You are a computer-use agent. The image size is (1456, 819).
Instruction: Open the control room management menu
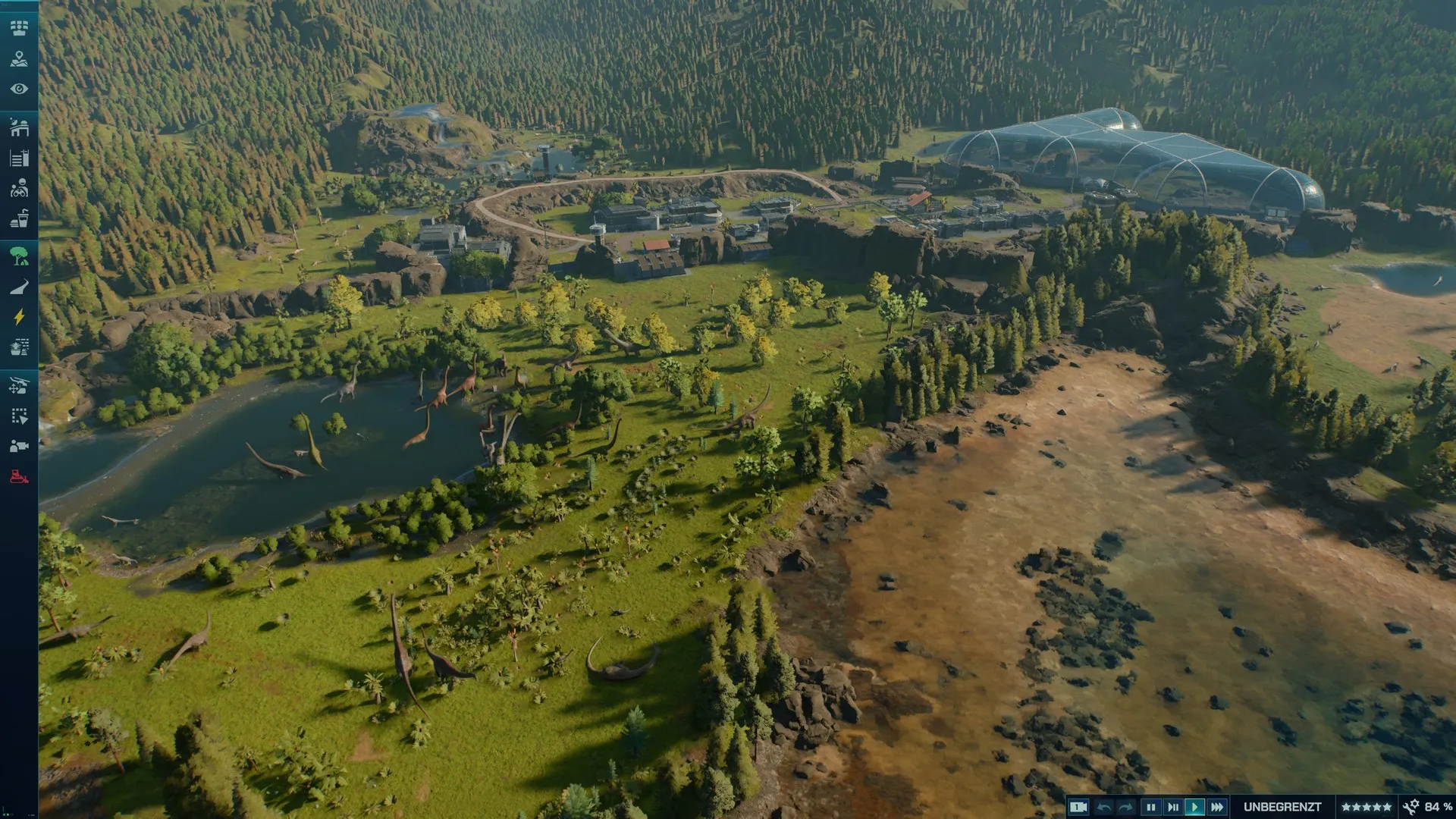19,28
